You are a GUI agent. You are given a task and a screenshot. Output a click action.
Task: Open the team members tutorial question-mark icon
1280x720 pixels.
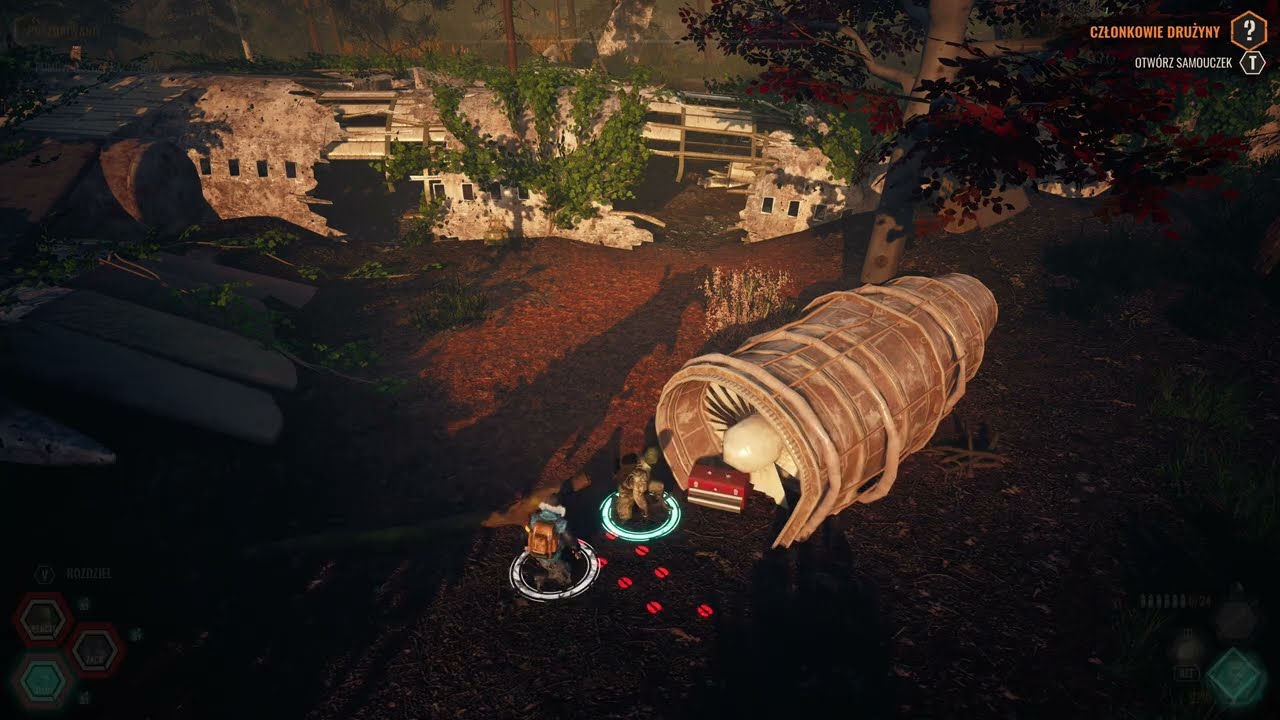point(1248,30)
